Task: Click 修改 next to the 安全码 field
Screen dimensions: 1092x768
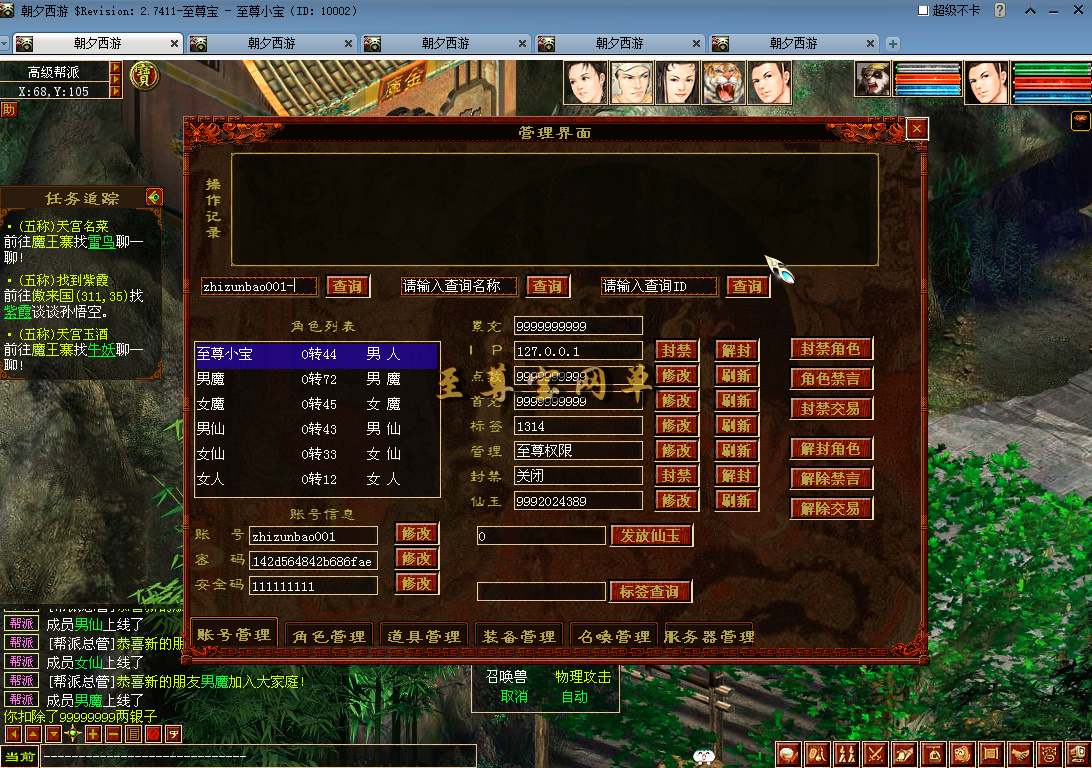Action: (417, 584)
